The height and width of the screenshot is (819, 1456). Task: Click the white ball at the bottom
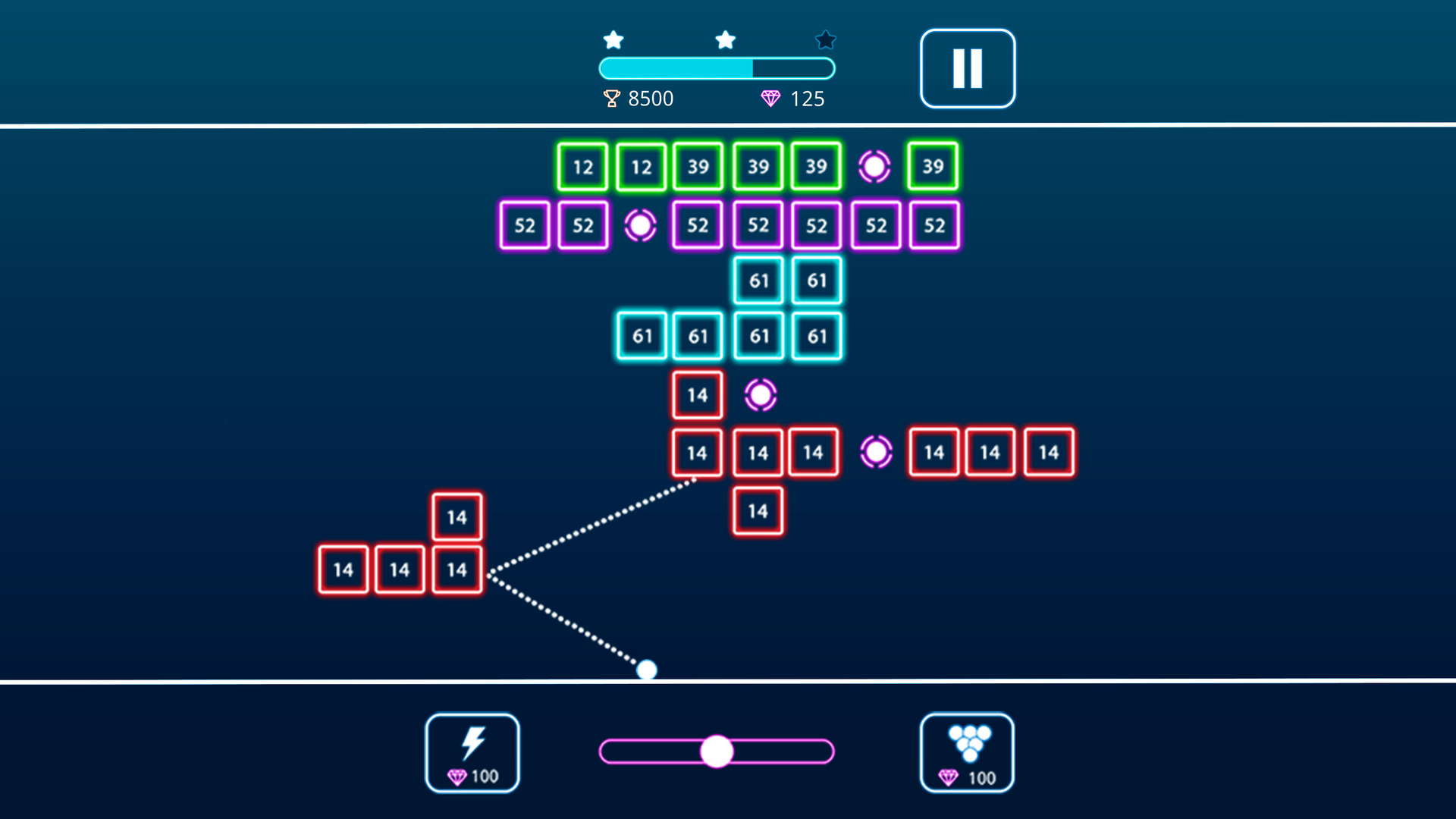(648, 668)
